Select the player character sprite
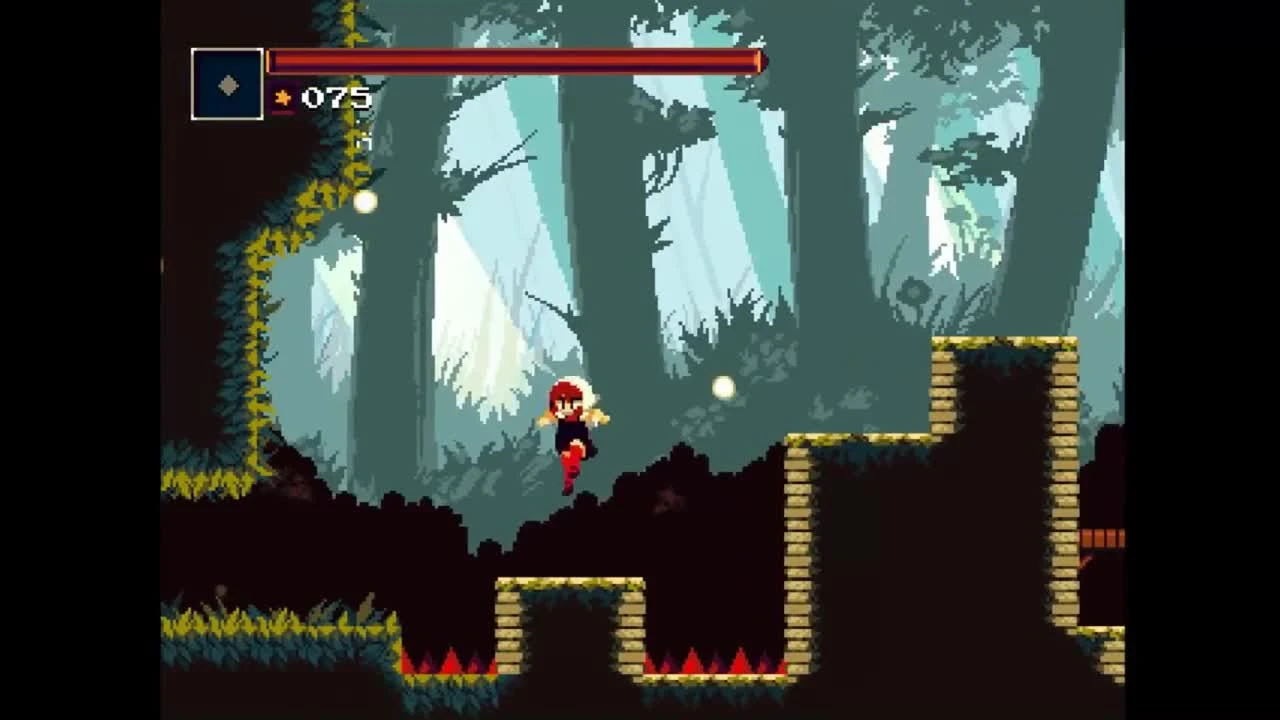Image resolution: width=1280 pixels, height=720 pixels. coord(573,435)
